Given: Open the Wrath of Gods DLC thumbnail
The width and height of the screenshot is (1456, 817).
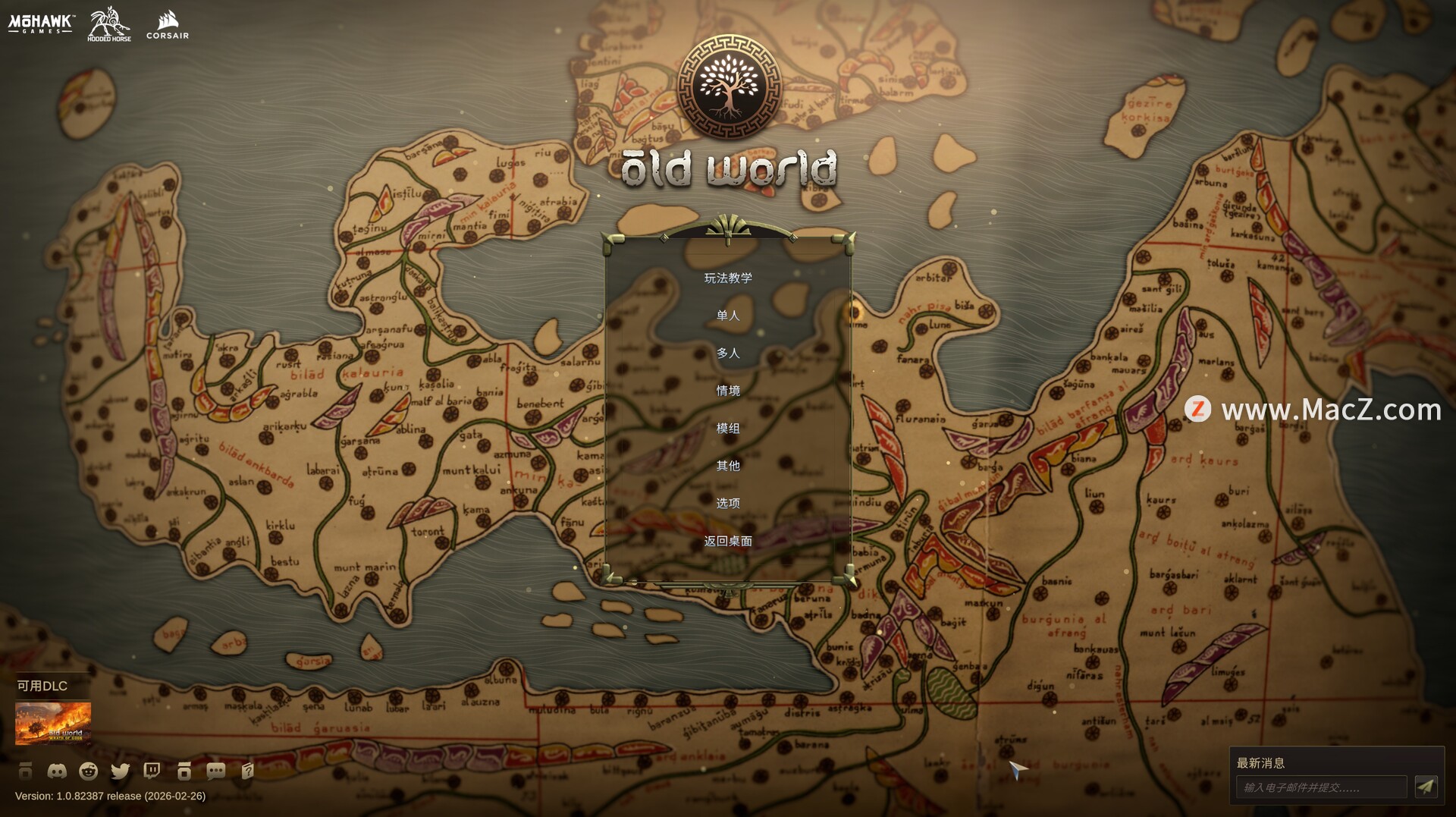Looking at the screenshot, I should click(x=53, y=723).
